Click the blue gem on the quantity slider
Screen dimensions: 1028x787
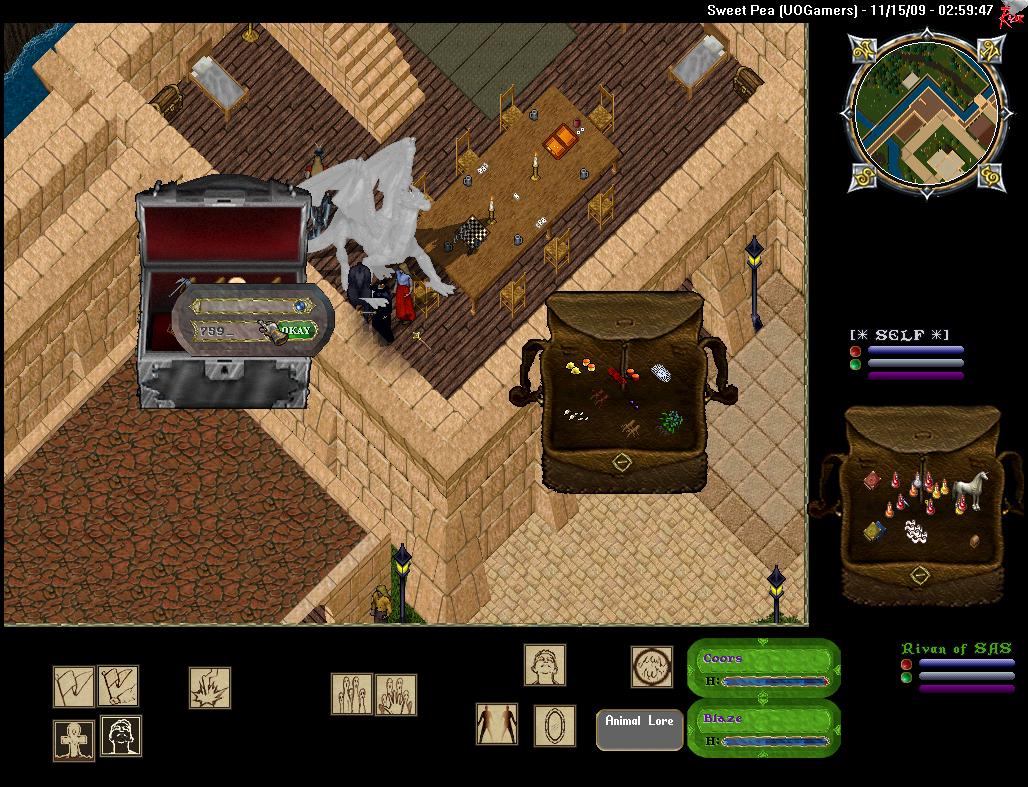300,305
